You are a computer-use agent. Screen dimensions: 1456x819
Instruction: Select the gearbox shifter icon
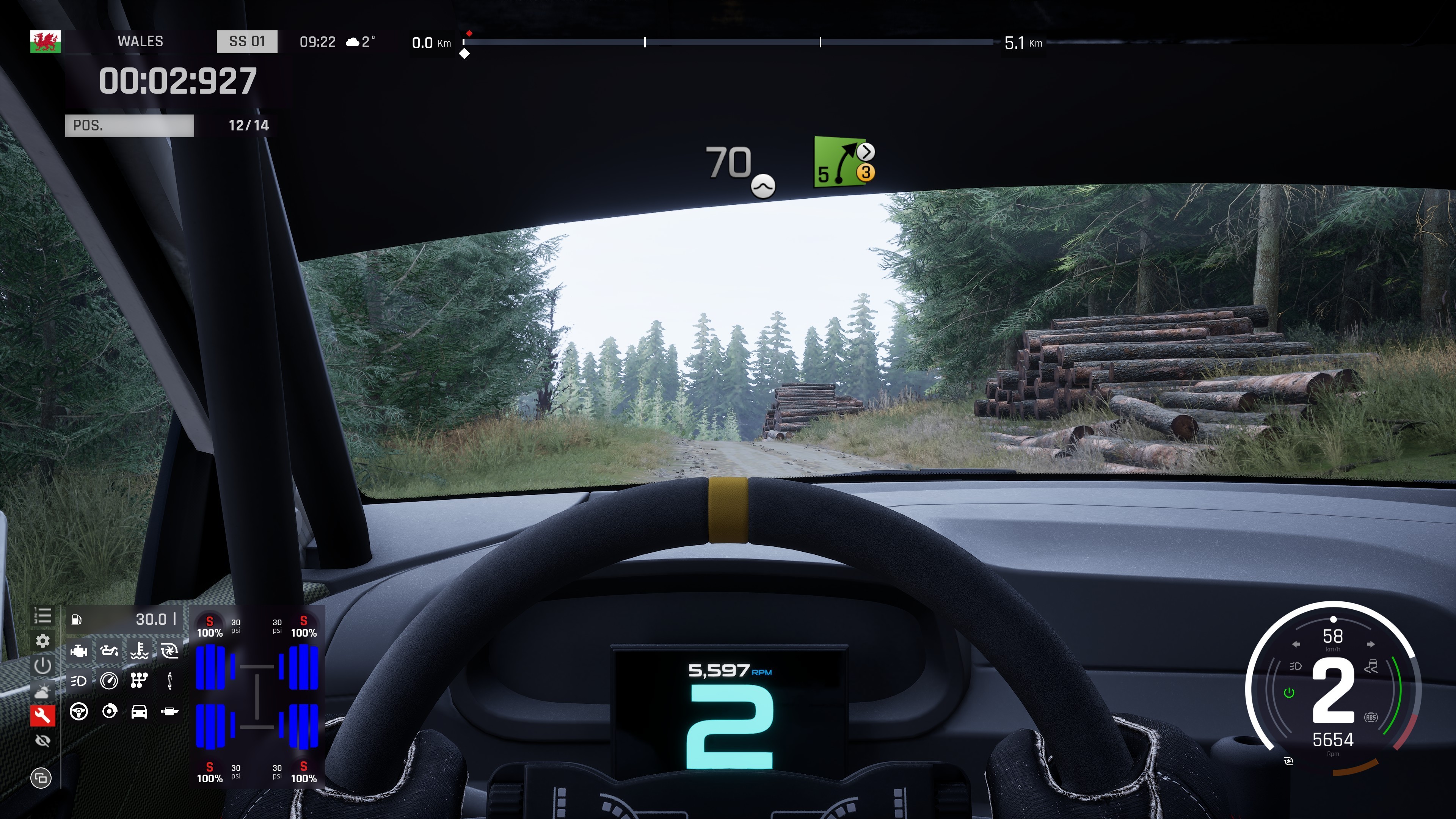coord(139,681)
